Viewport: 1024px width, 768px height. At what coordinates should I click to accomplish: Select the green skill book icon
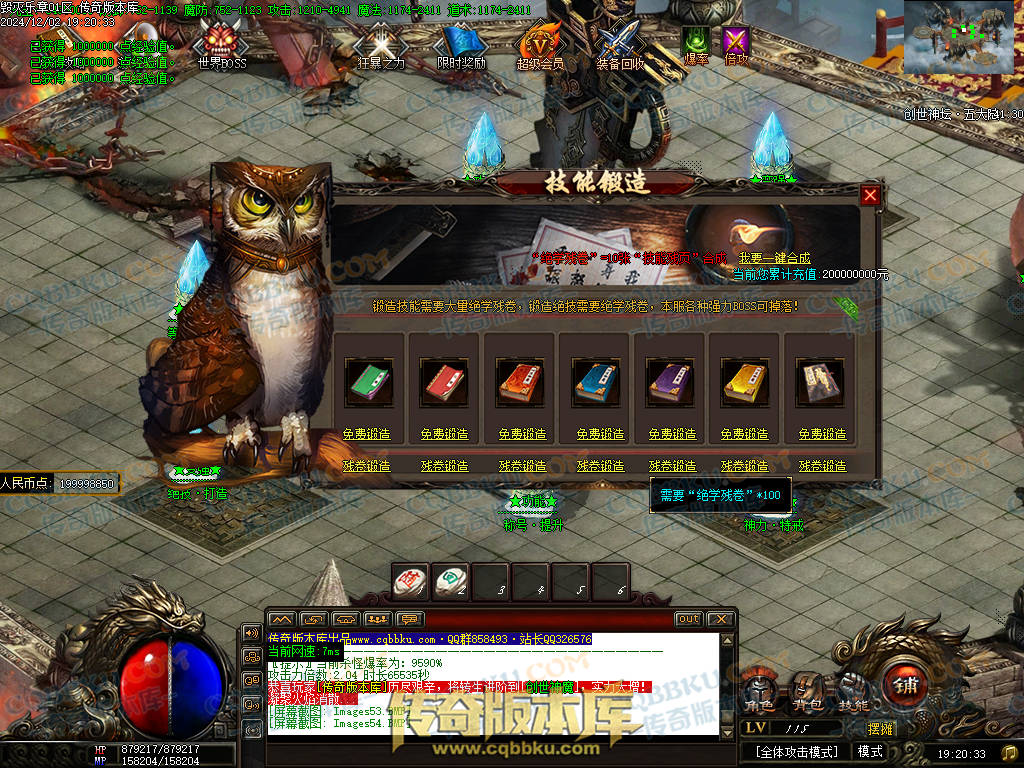[369, 381]
